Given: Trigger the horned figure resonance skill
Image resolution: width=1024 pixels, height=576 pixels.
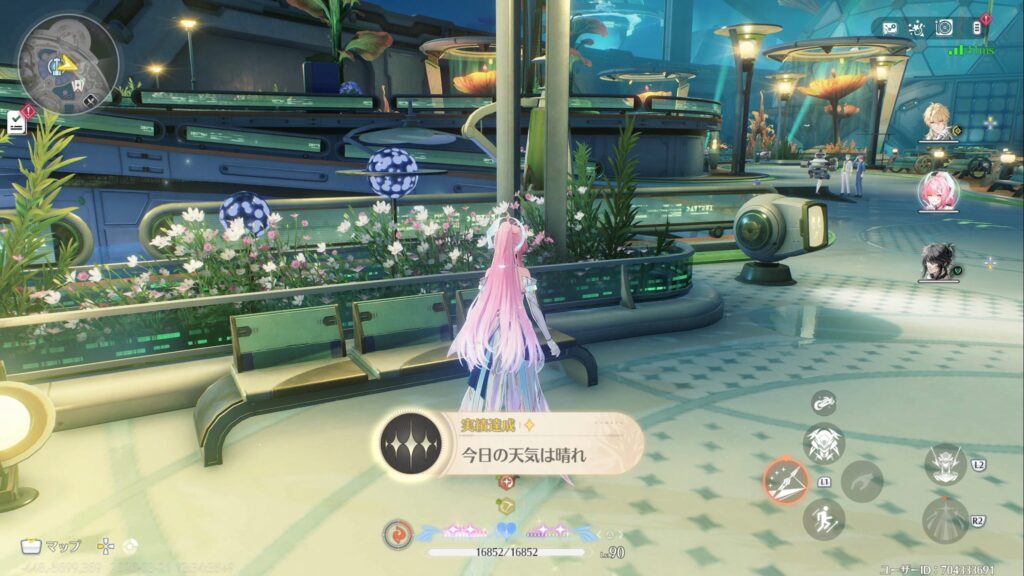Looking at the screenshot, I should 944,465.
